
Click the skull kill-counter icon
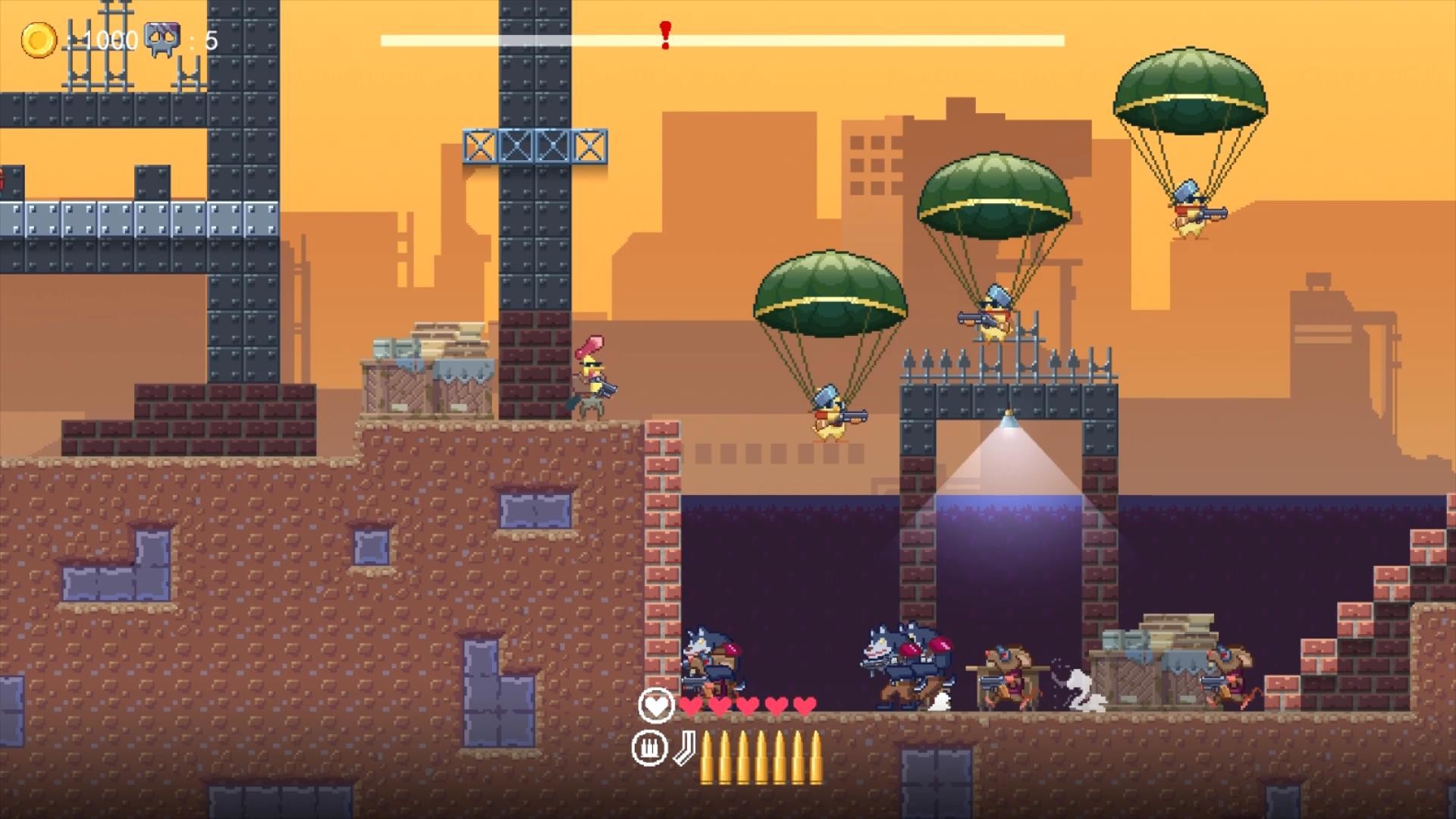click(x=162, y=36)
